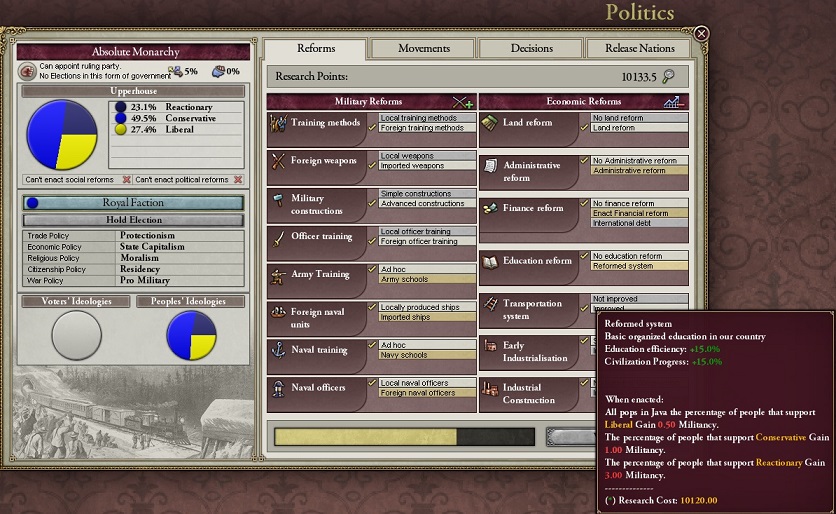The width and height of the screenshot is (836, 514).
Task: Switch to the Movements tab
Action: pos(424,48)
